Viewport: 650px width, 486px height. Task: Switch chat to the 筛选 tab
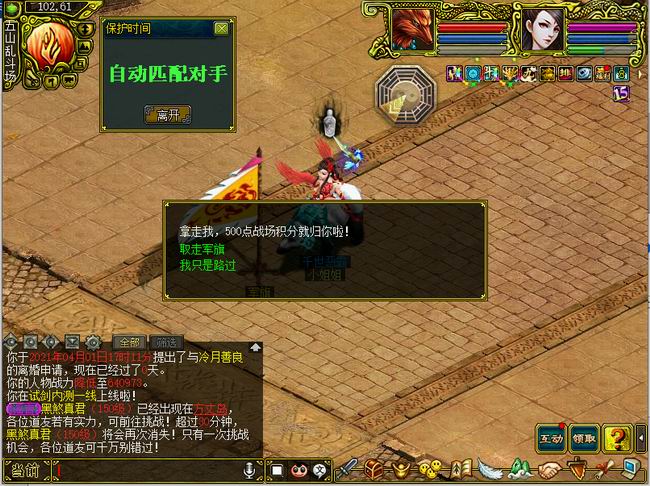point(167,342)
